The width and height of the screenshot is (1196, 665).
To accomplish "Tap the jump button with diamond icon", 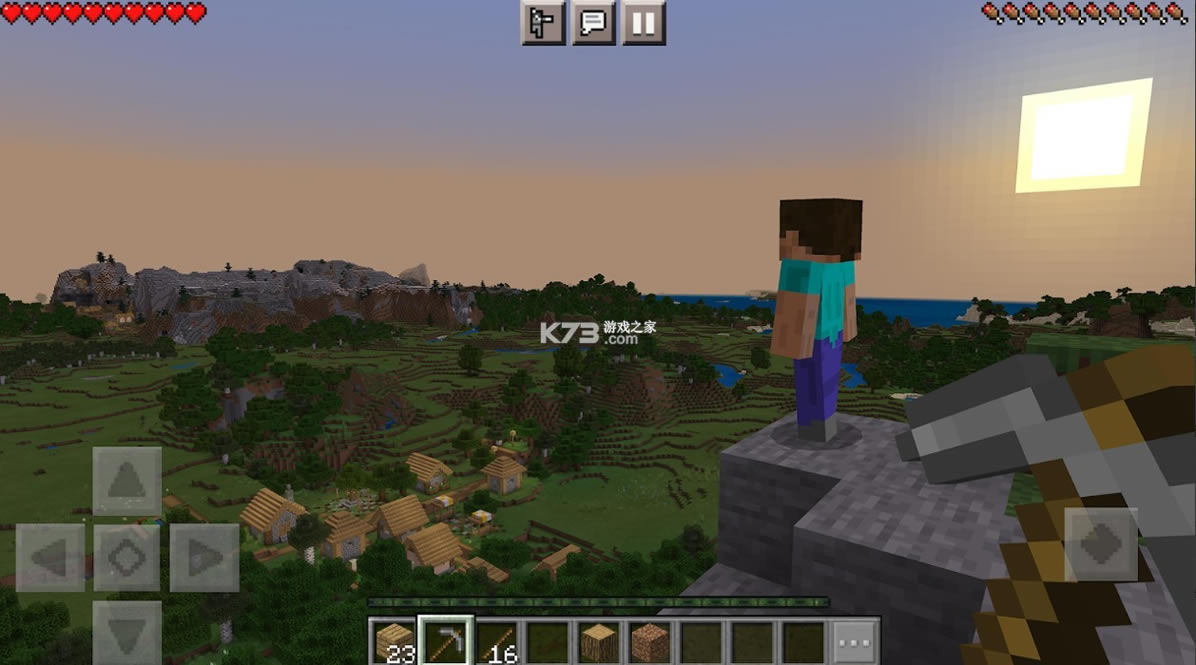I will click(1101, 544).
